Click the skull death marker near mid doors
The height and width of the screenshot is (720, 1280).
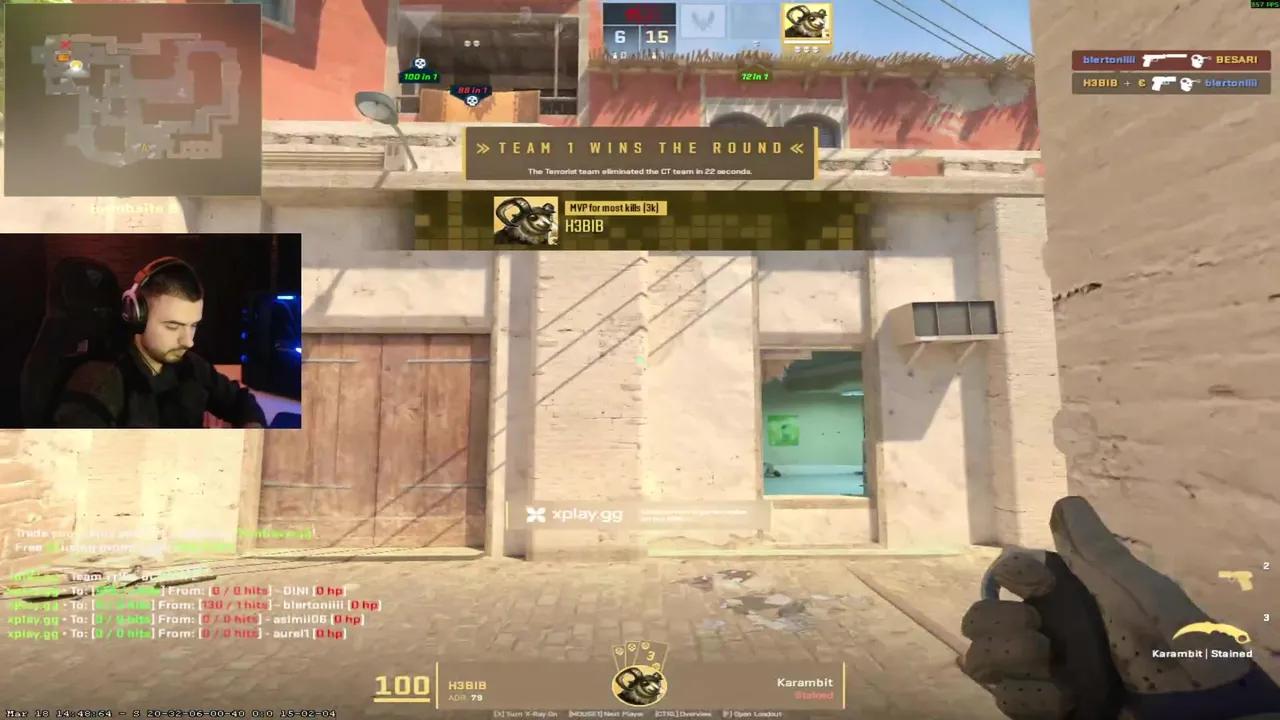coord(471,99)
